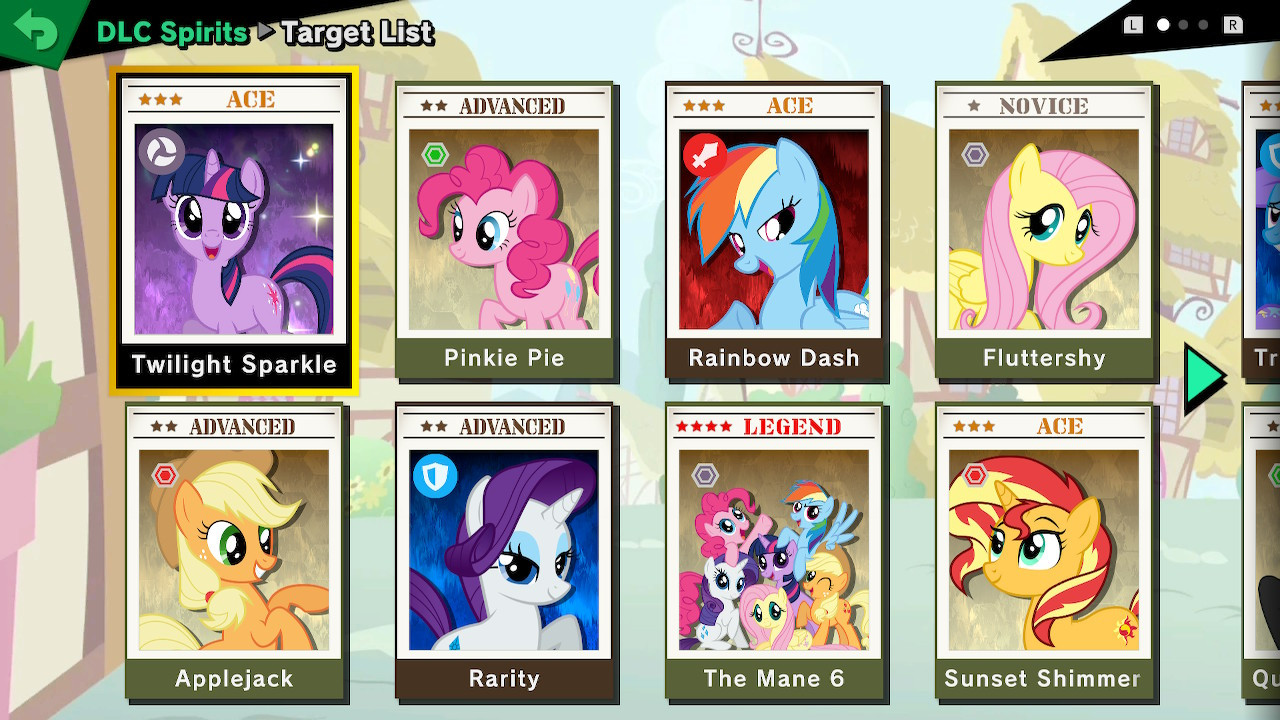This screenshot has height=720, width=1280.
Task: Open The Mane 6 legend spirit
Action: (774, 550)
